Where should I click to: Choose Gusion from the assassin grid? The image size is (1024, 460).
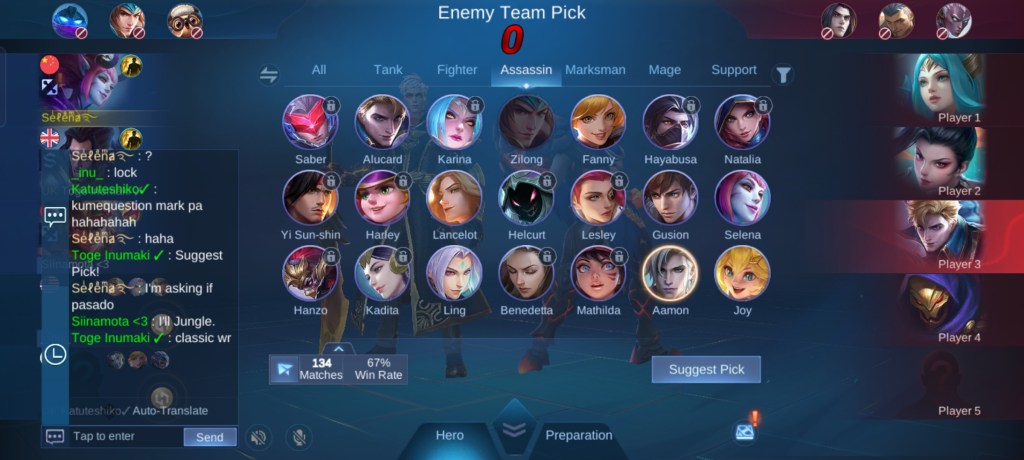click(670, 198)
